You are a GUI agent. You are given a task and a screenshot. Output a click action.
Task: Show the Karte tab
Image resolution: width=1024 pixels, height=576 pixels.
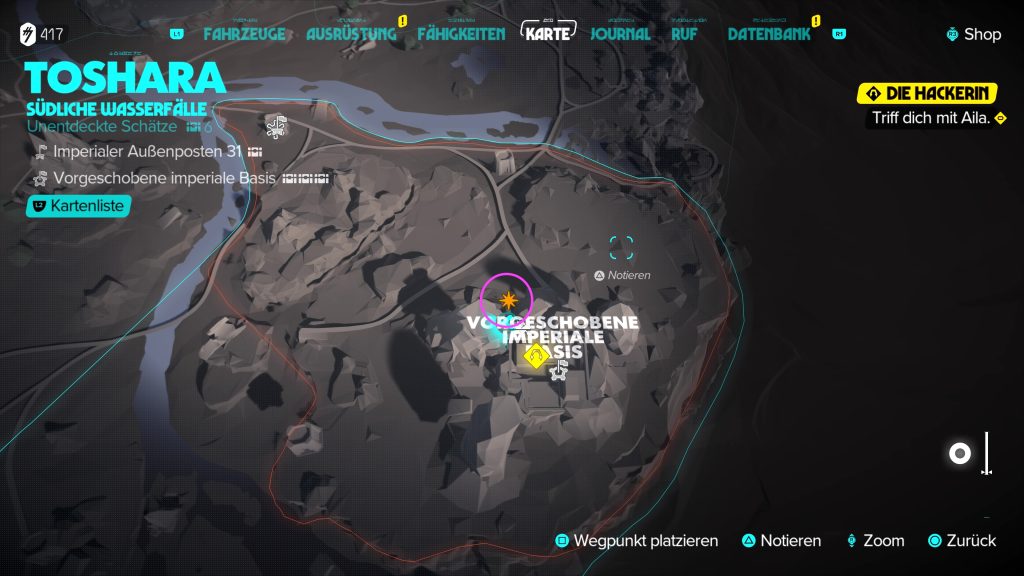[550, 33]
